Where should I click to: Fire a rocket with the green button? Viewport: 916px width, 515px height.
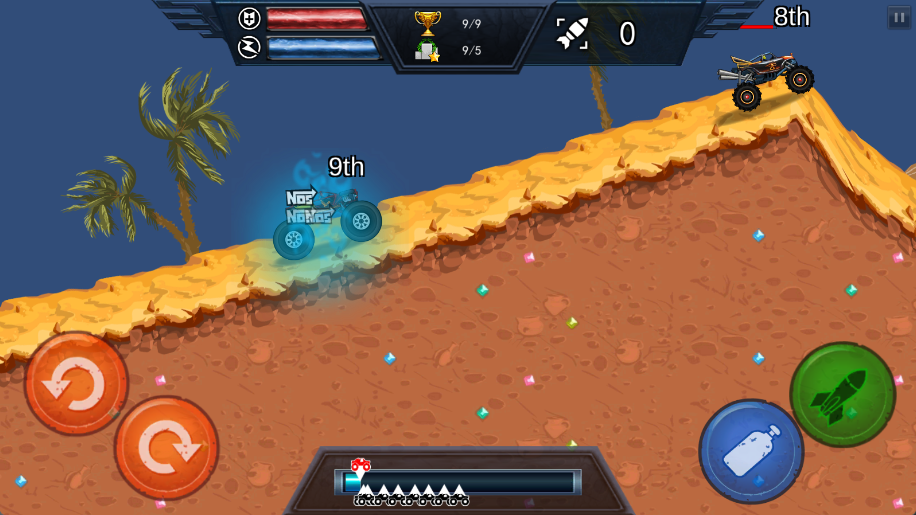[842, 395]
